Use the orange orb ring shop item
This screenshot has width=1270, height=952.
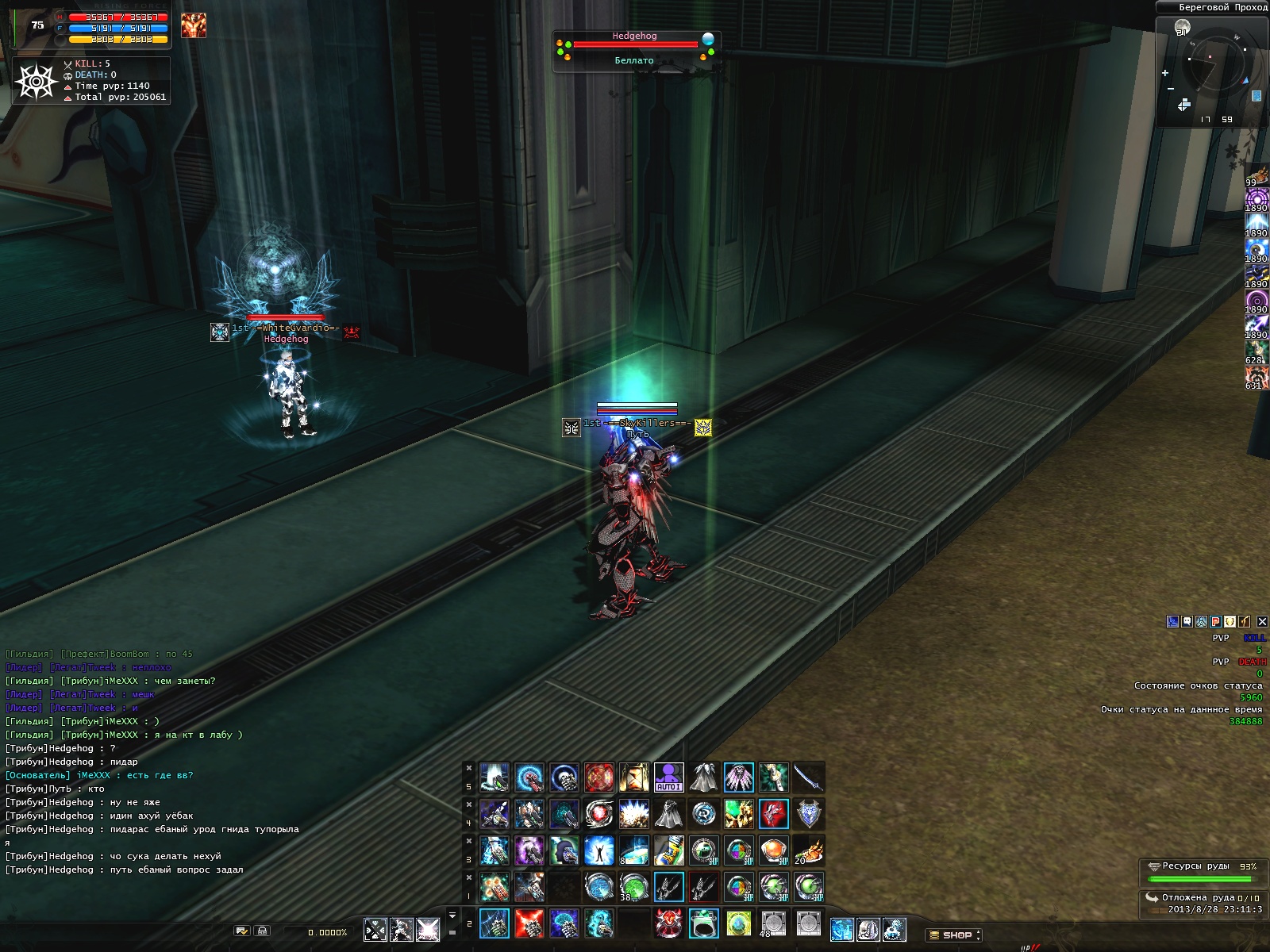(773, 850)
